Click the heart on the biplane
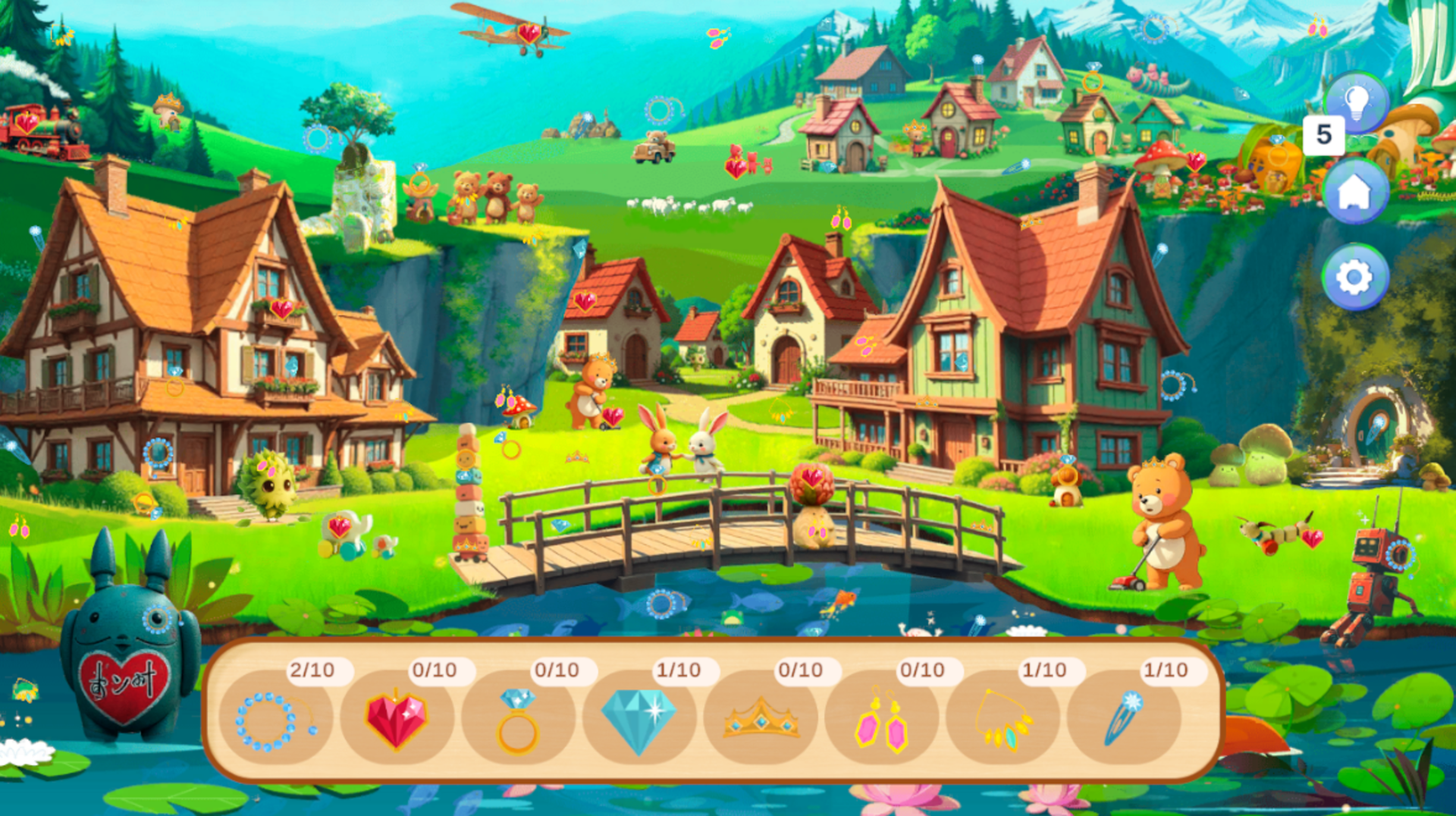Viewport: 1456px width, 816px height. 530,34
